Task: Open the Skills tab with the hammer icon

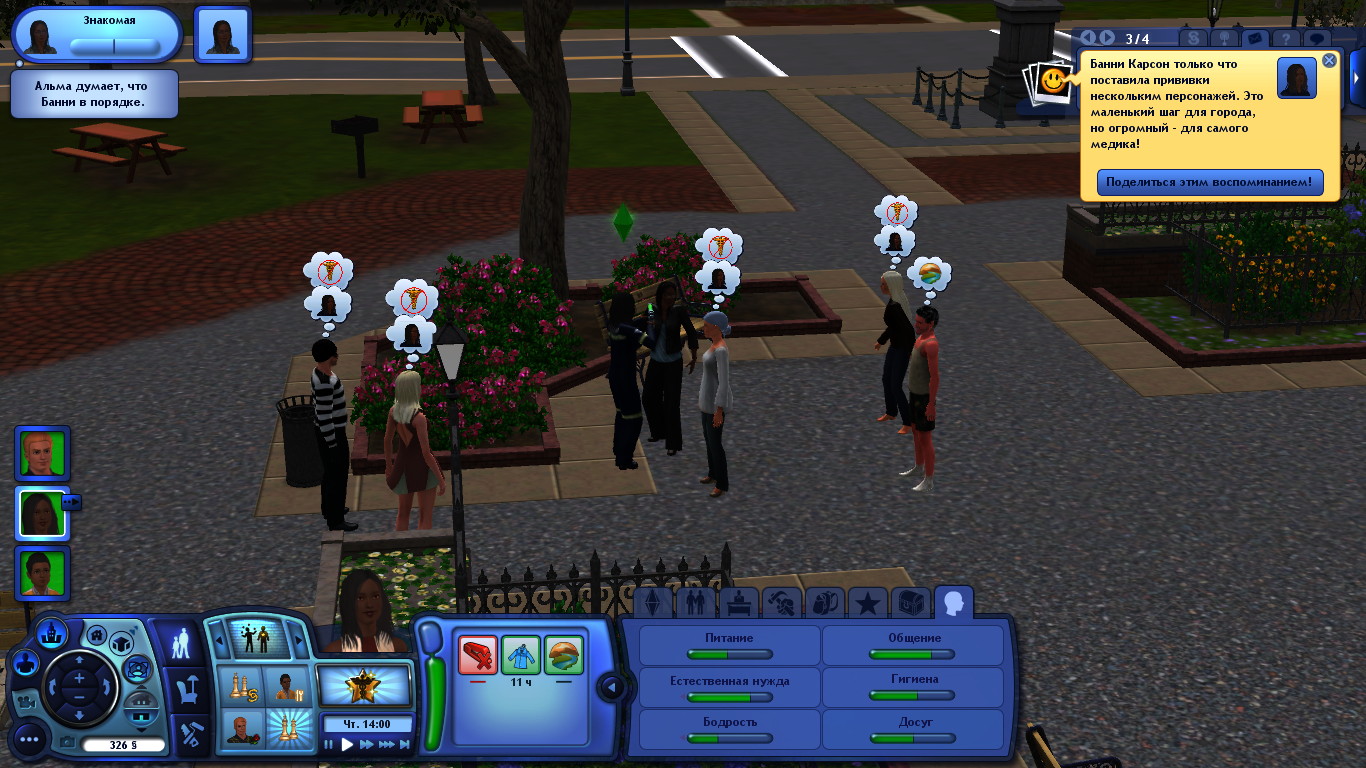Action: [x=782, y=602]
